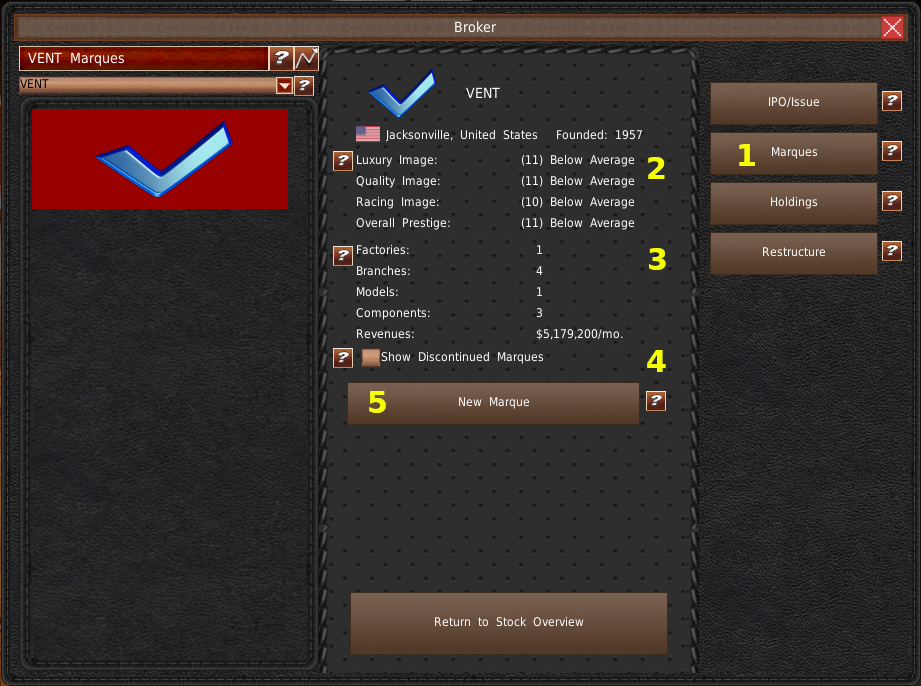Image resolution: width=921 pixels, height=686 pixels.
Task: Click help icon beside Show Discontinued Marques
Action: tap(342, 357)
